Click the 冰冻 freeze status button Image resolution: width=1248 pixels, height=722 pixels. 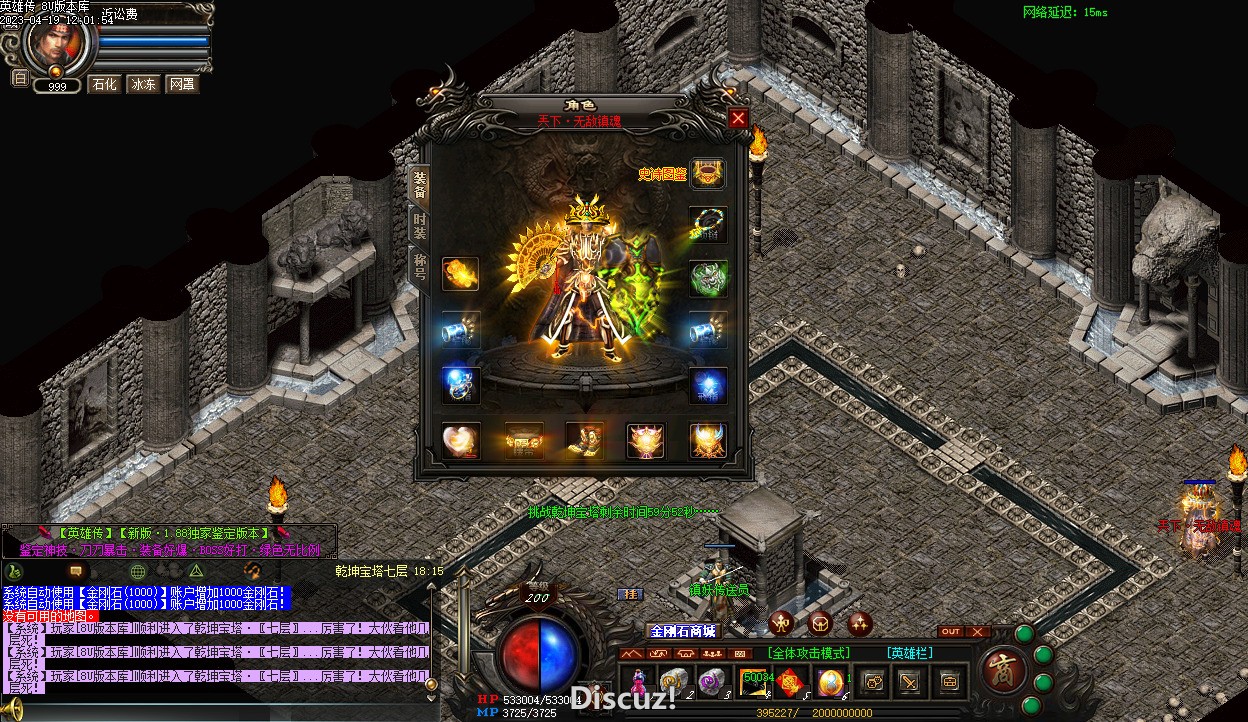143,84
